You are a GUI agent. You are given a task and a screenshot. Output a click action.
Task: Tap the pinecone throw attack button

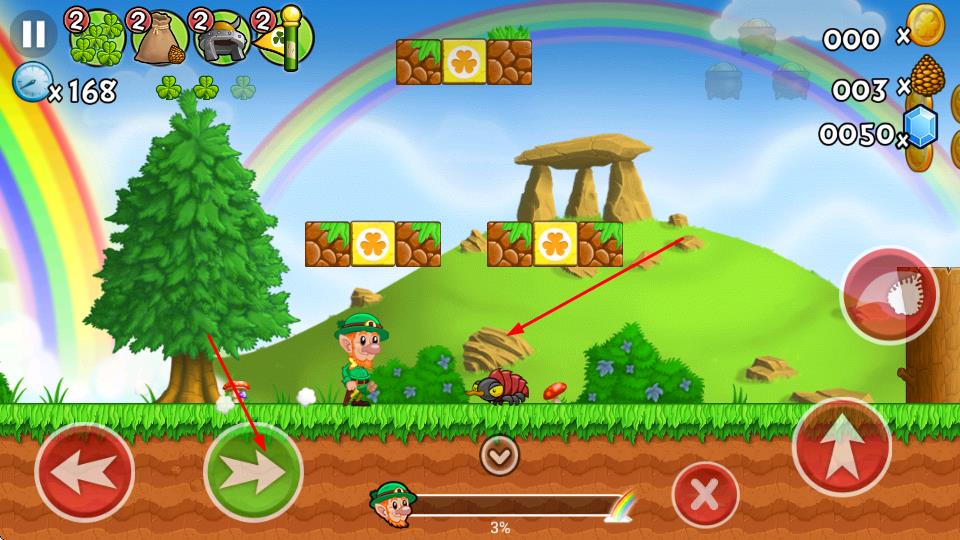pyautogui.click(x=889, y=296)
